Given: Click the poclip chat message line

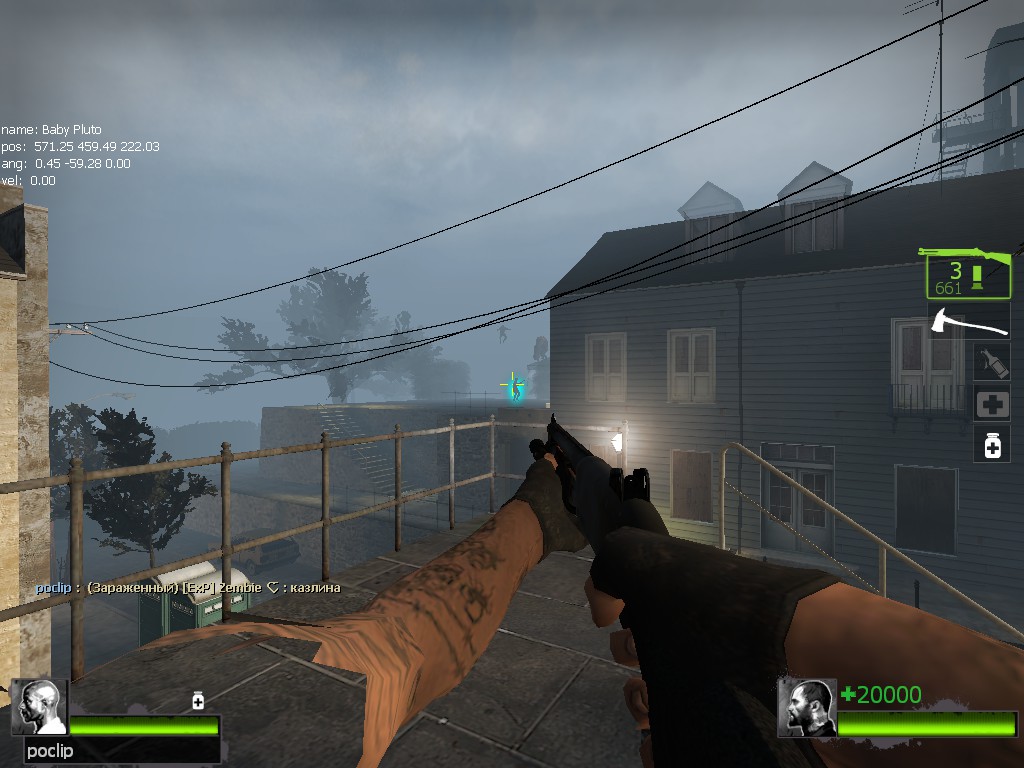Looking at the screenshot, I should point(188,588).
